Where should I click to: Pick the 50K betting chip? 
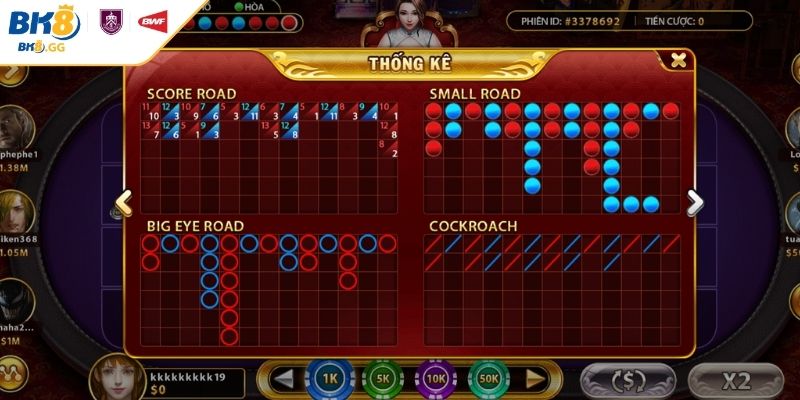coord(489,379)
